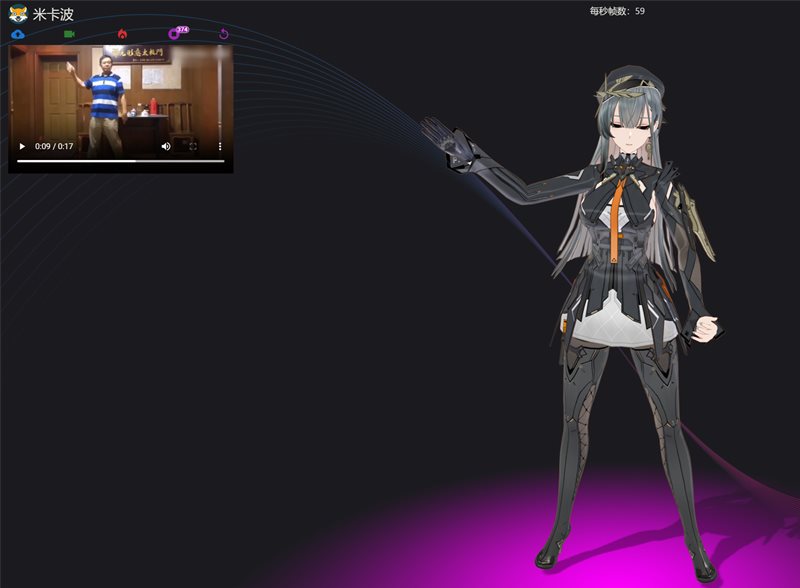Activate the green video camera icon
800x588 pixels.
70,34
